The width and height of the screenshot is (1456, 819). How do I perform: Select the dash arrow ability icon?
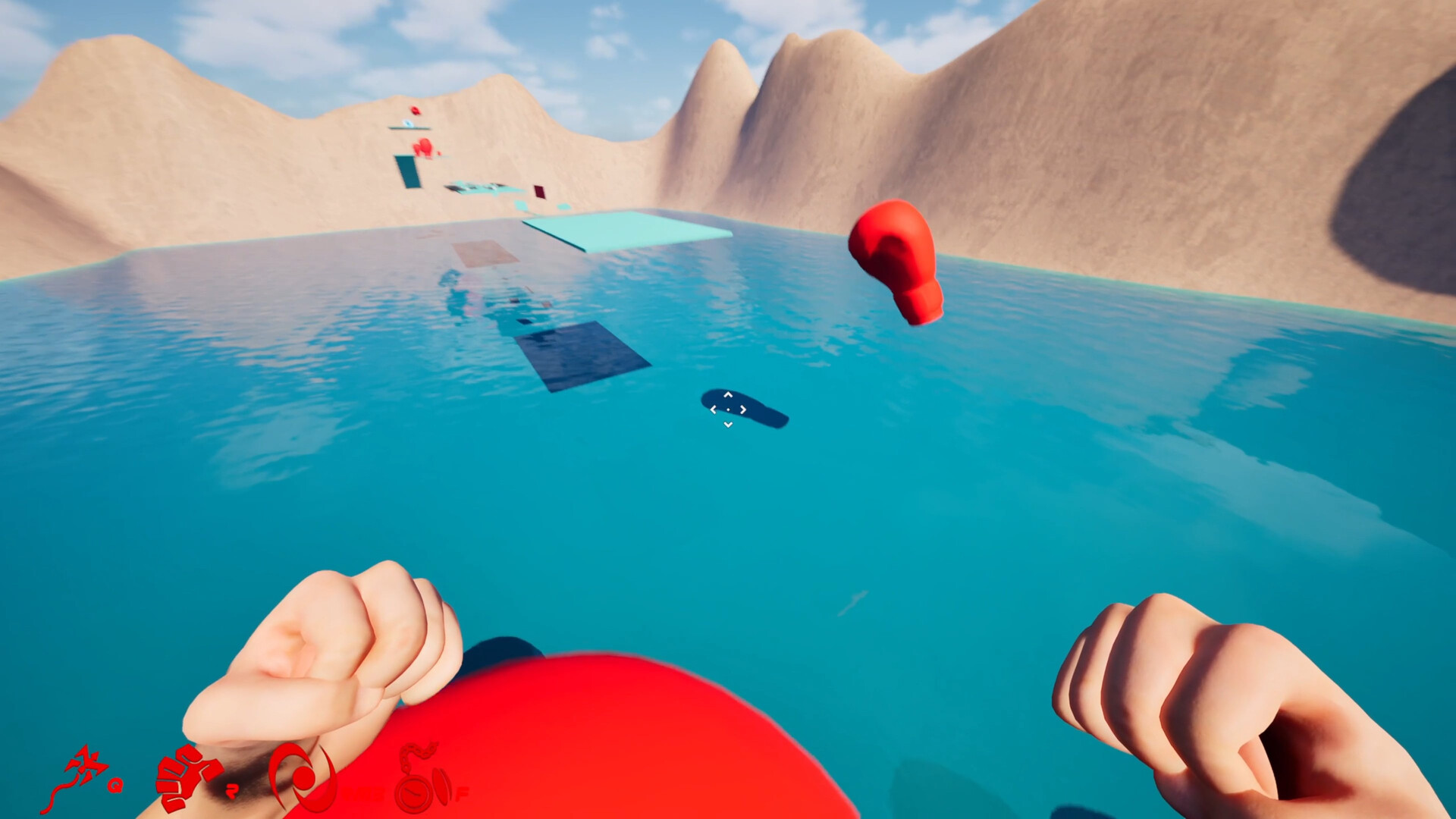pos(86,764)
